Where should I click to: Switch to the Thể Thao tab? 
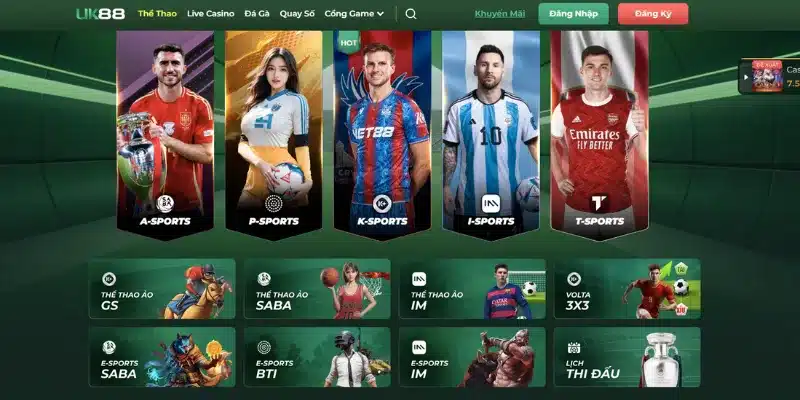tap(157, 14)
